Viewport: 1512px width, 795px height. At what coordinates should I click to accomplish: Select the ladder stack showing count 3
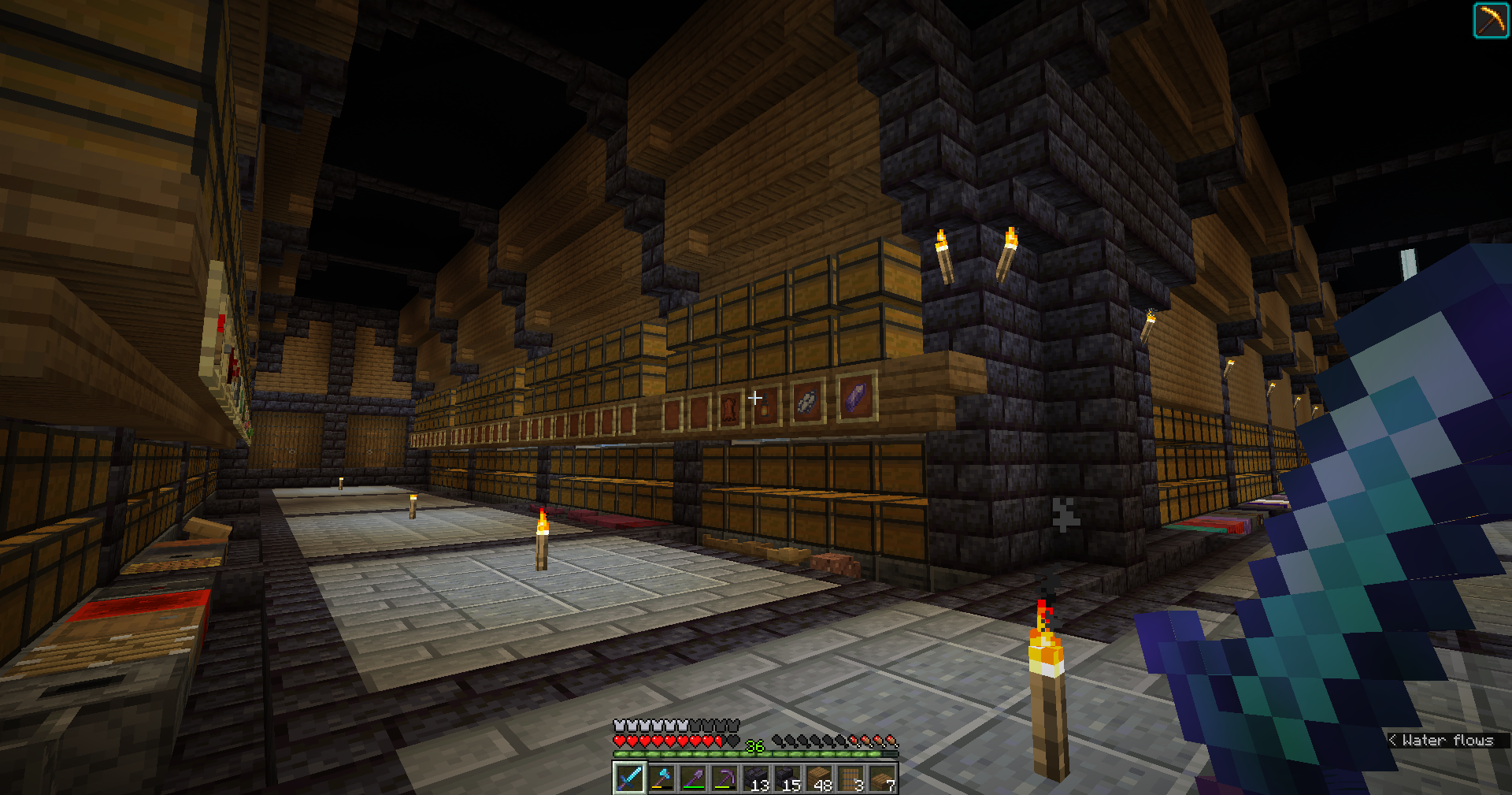[x=852, y=778]
